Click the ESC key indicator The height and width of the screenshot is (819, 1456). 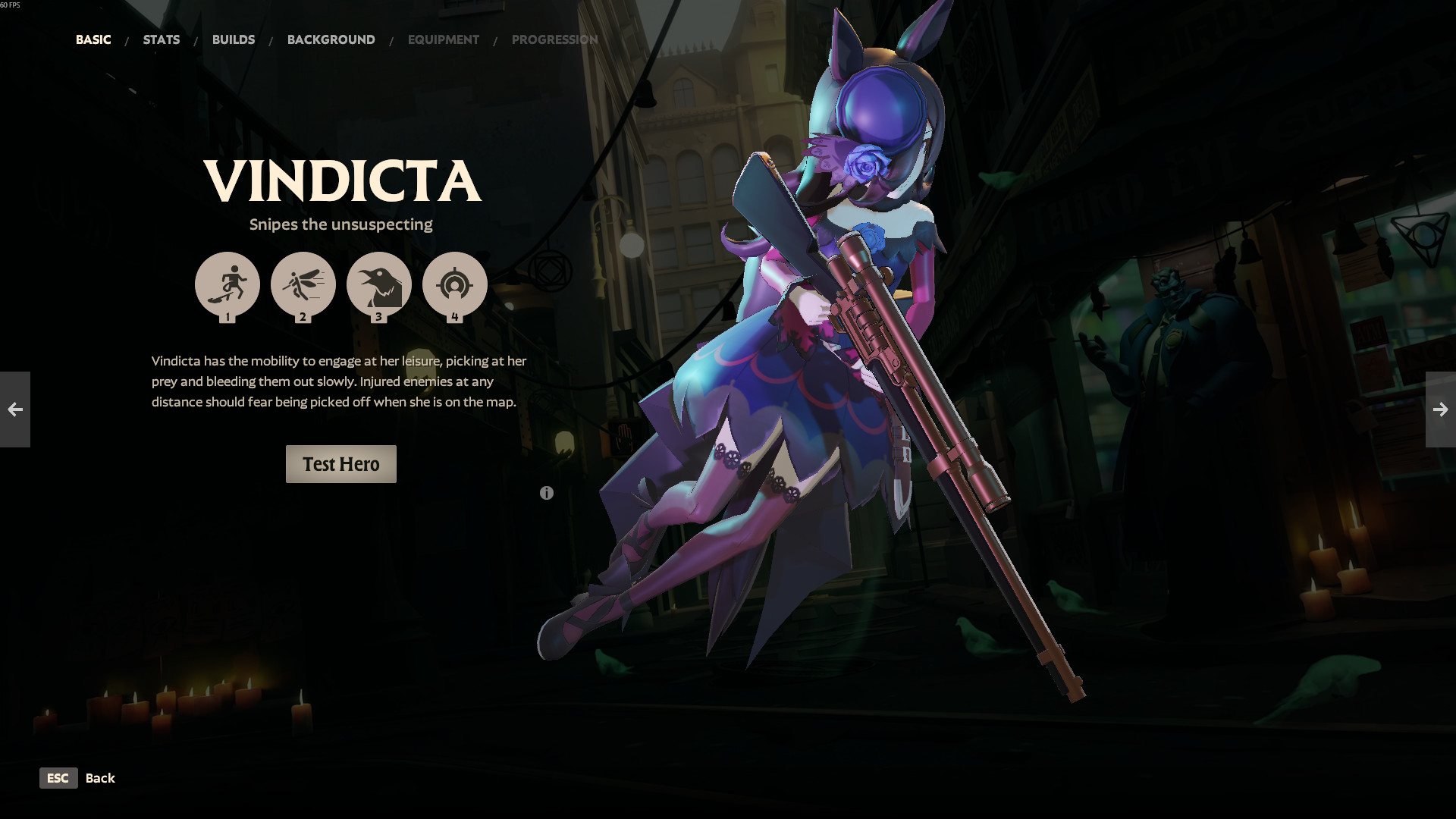(x=58, y=778)
